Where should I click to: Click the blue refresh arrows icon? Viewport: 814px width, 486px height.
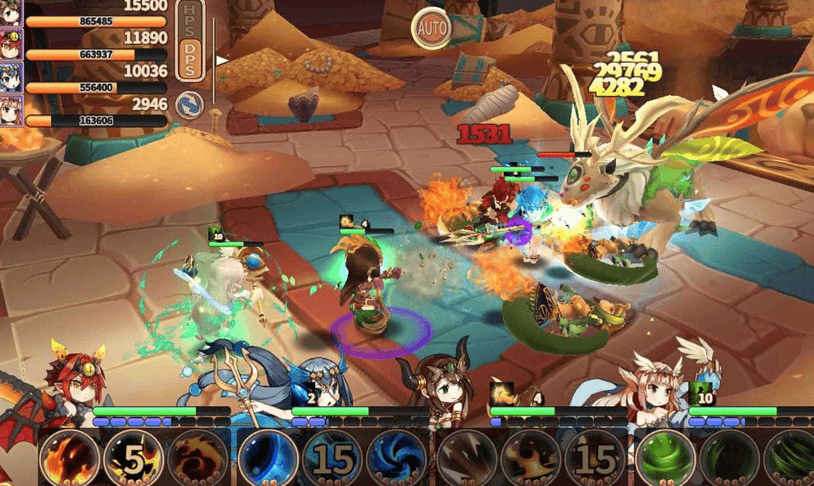tap(189, 104)
